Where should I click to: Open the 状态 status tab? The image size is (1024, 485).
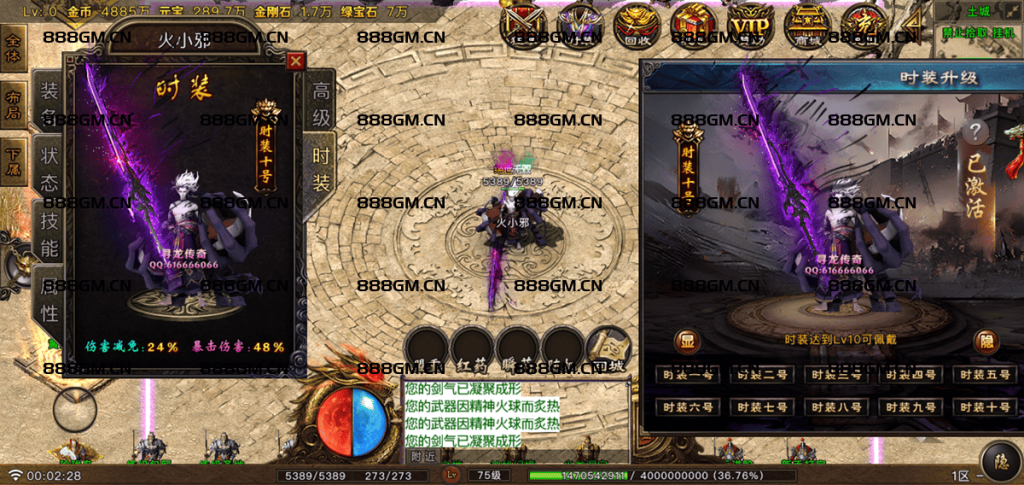click(48, 168)
